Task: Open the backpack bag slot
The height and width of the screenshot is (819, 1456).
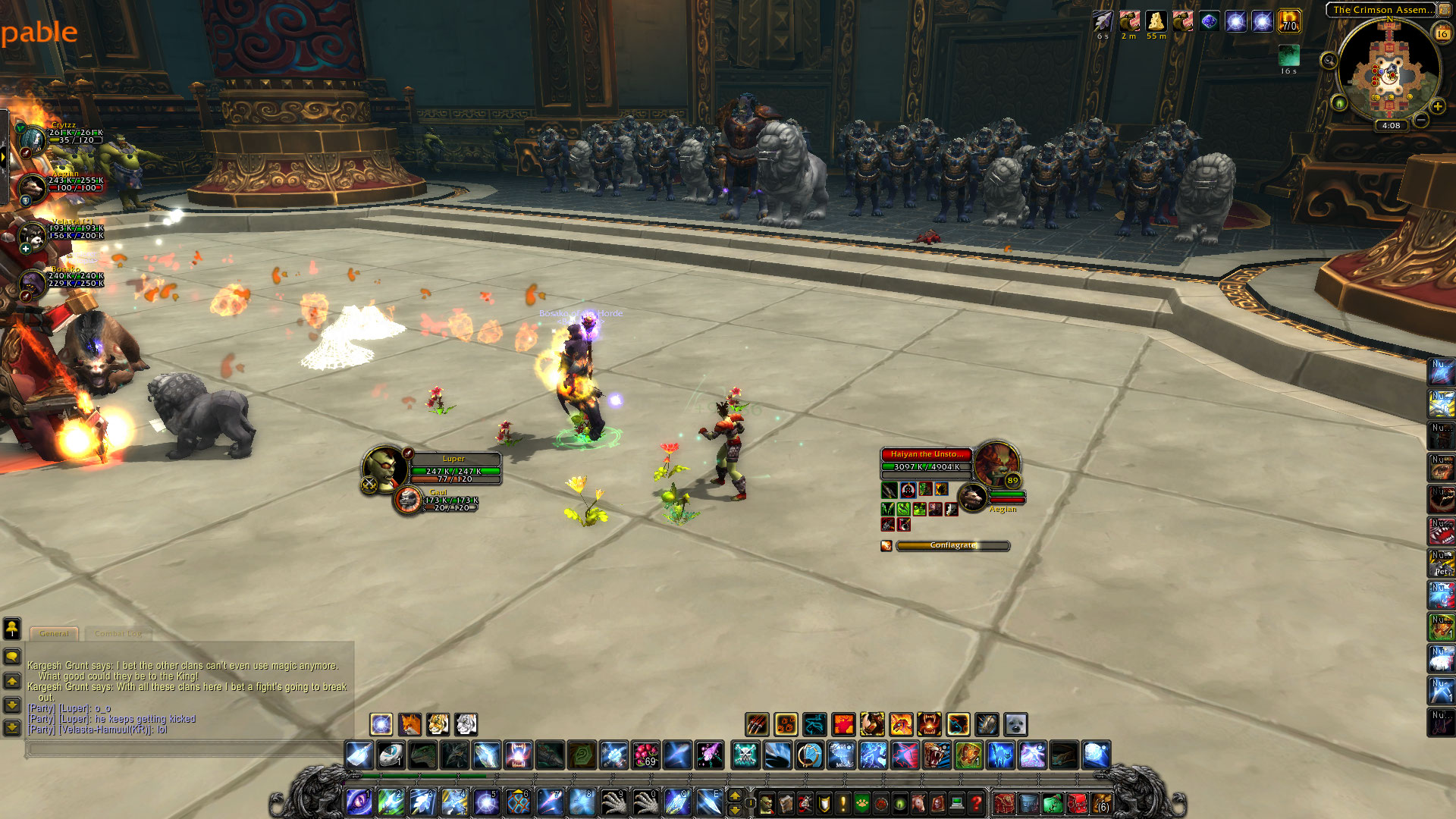Action: (x=1101, y=802)
